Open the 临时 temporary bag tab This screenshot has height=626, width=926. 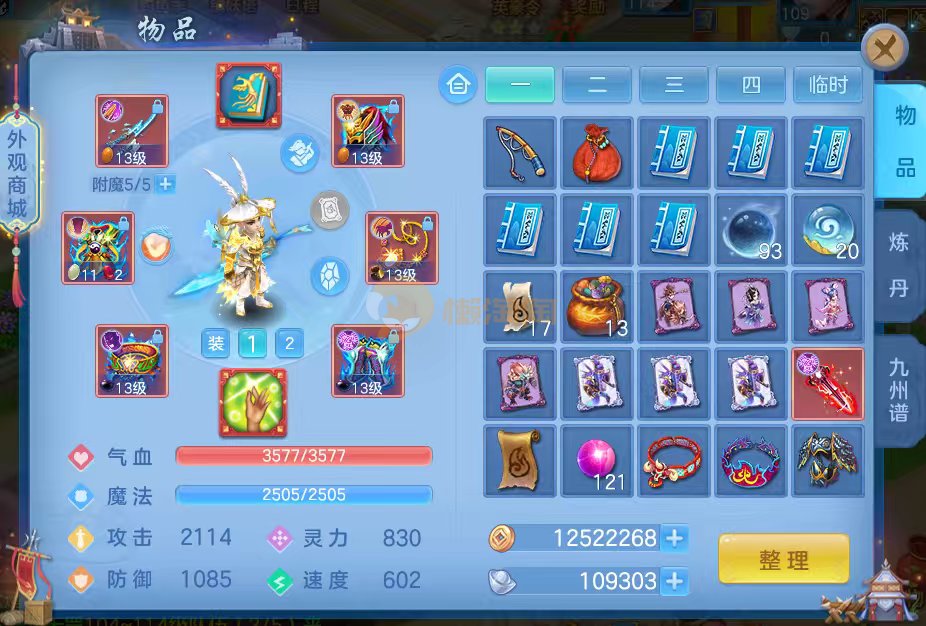point(827,85)
